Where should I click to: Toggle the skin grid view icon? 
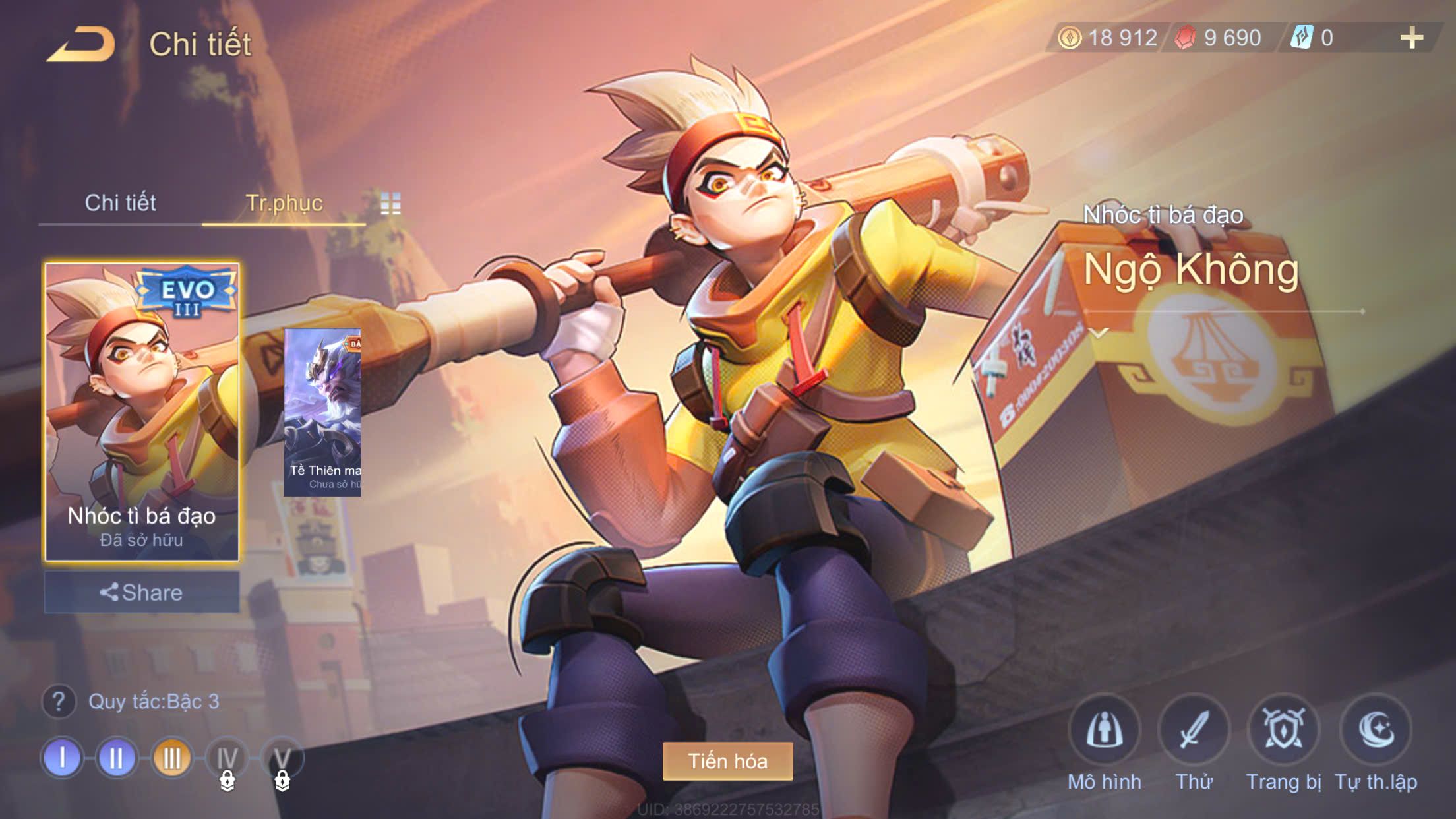390,204
